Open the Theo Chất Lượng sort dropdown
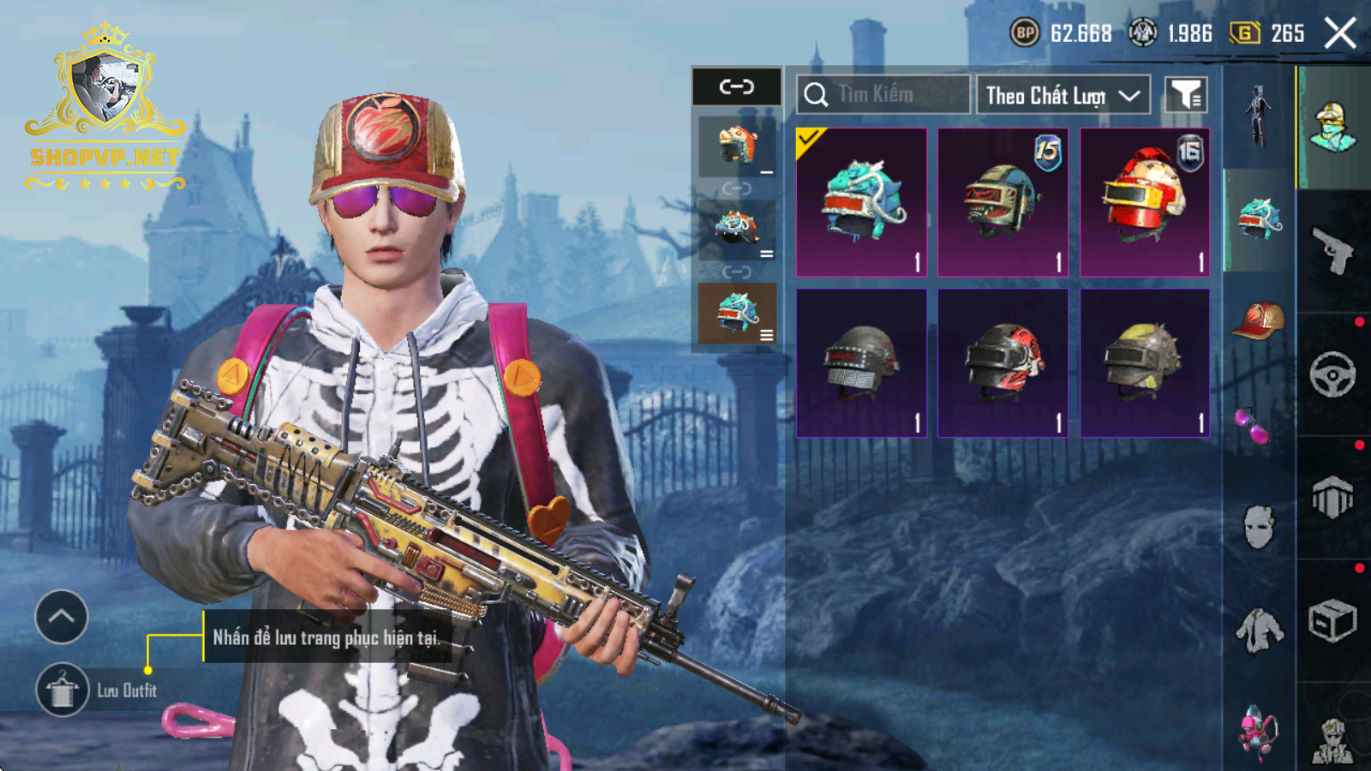 pyautogui.click(x=1063, y=95)
